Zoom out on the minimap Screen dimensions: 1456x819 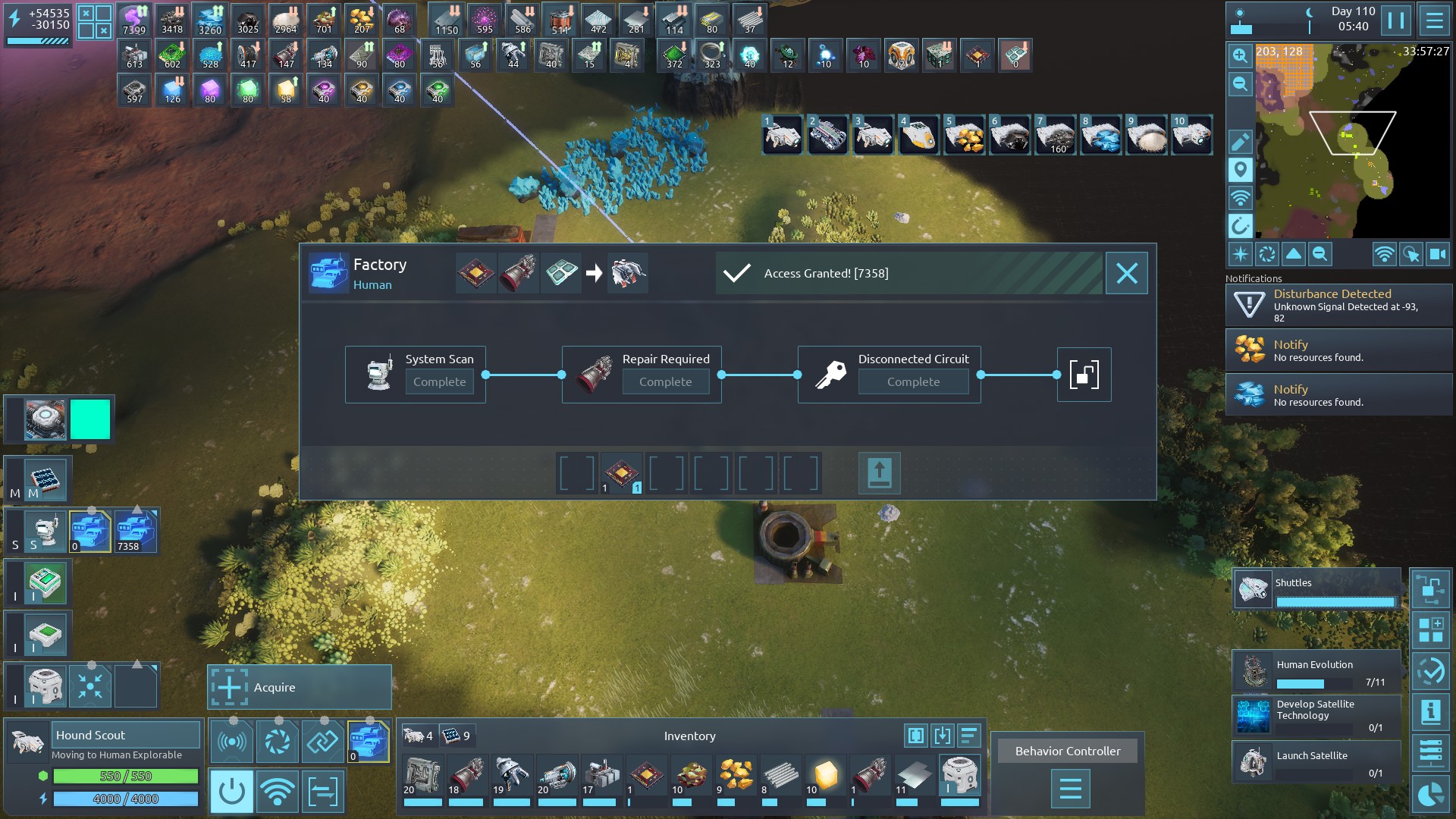pyautogui.click(x=1240, y=84)
